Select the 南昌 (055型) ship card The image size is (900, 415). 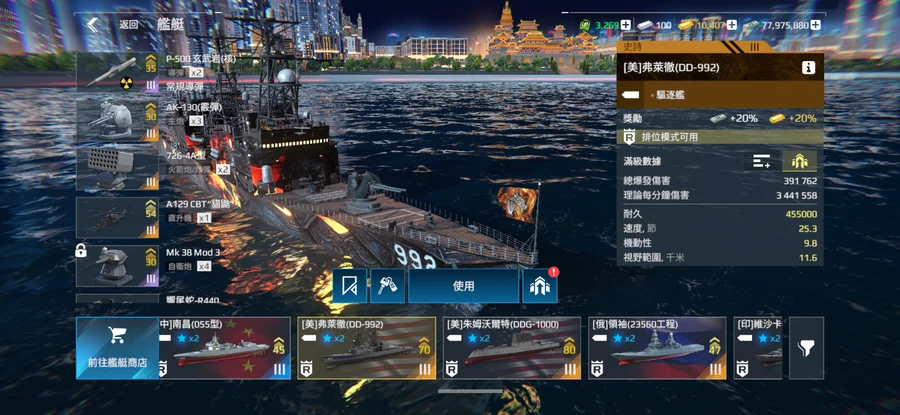(224, 348)
